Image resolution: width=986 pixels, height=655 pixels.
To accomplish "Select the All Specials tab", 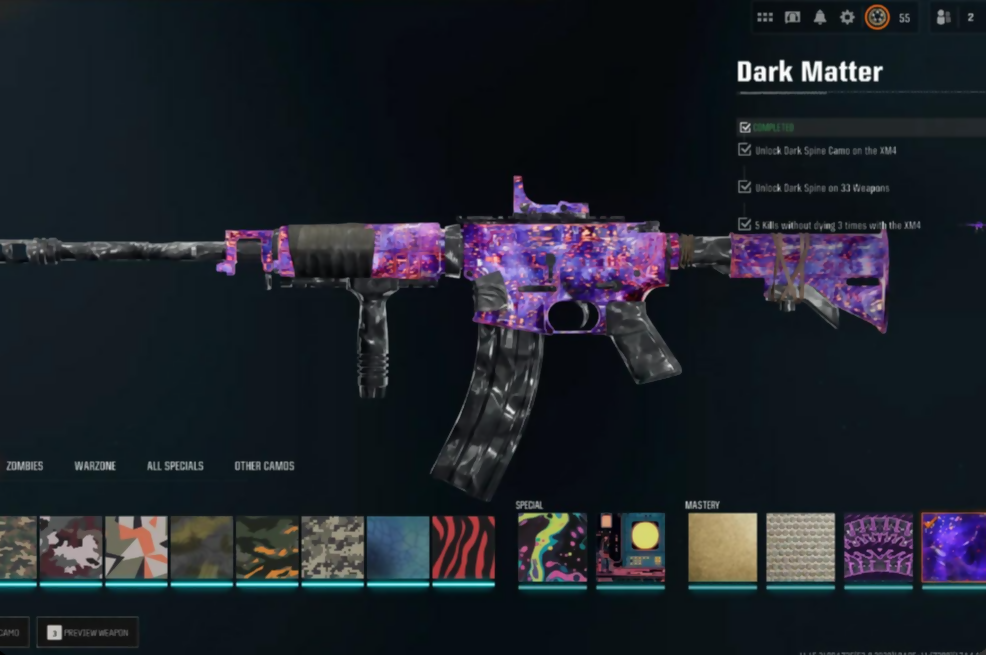I will (175, 466).
